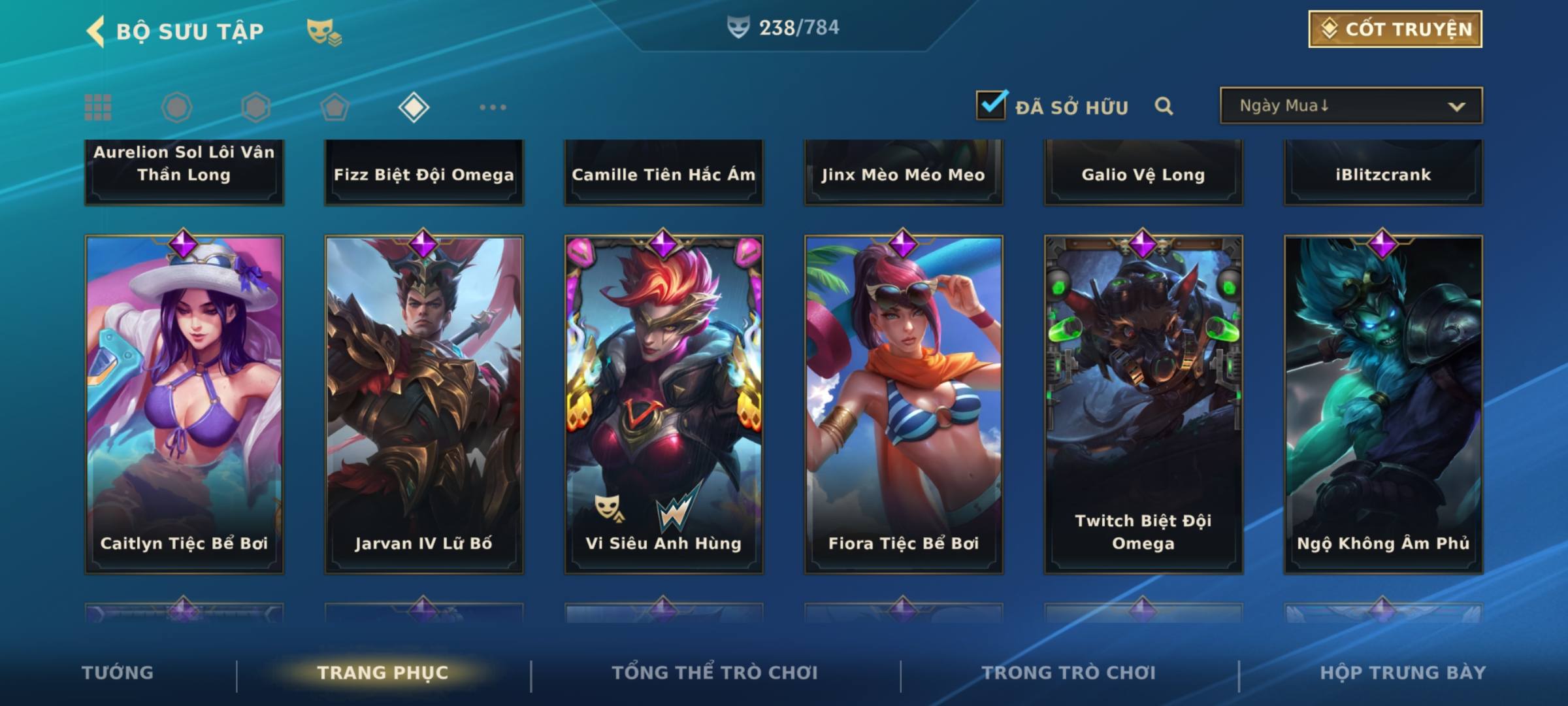
Task: Select Caitlyn Tiệc Bể Bơi skin
Action: pyautogui.click(x=184, y=404)
